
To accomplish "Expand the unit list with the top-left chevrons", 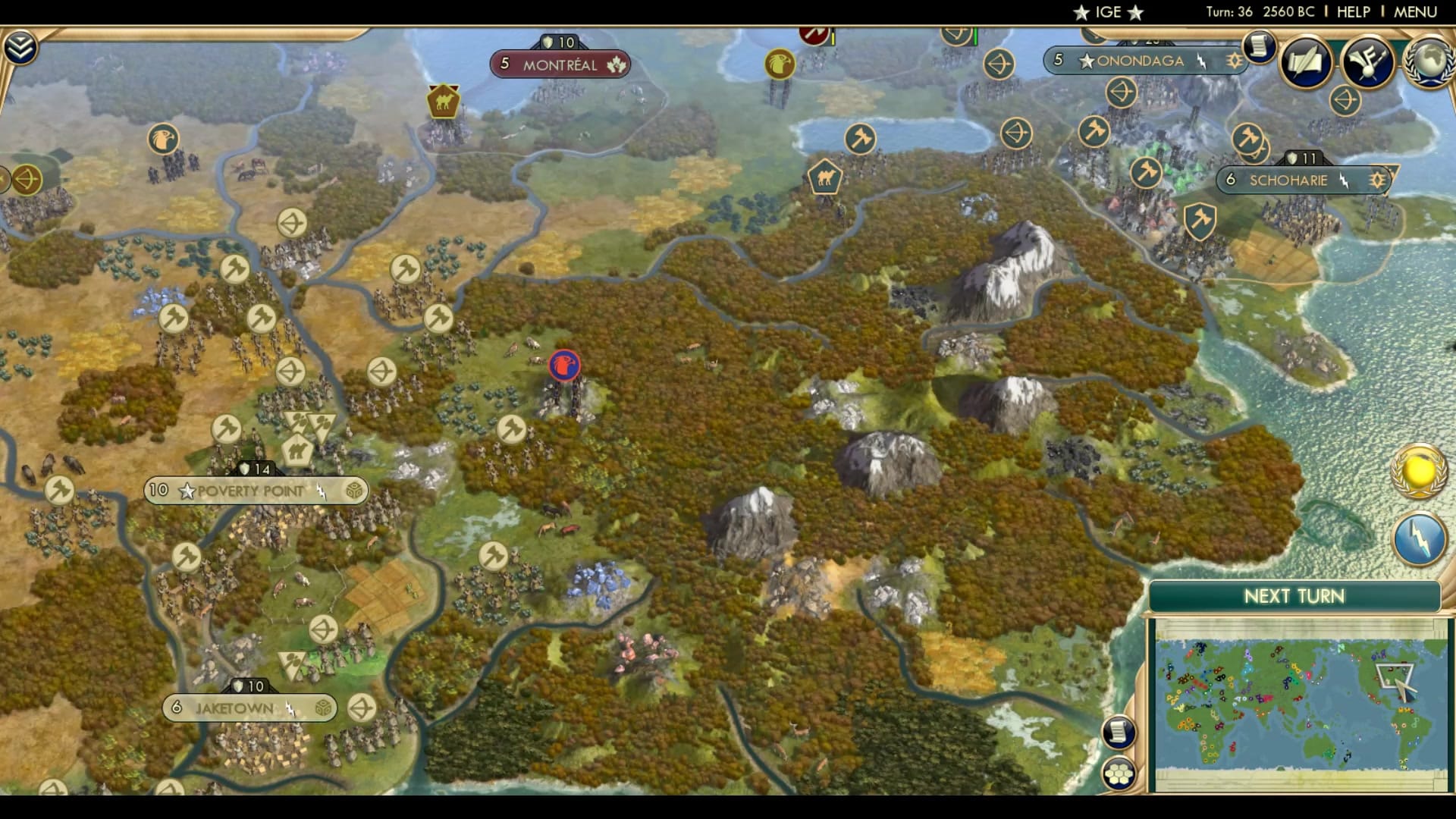I will (22, 45).
